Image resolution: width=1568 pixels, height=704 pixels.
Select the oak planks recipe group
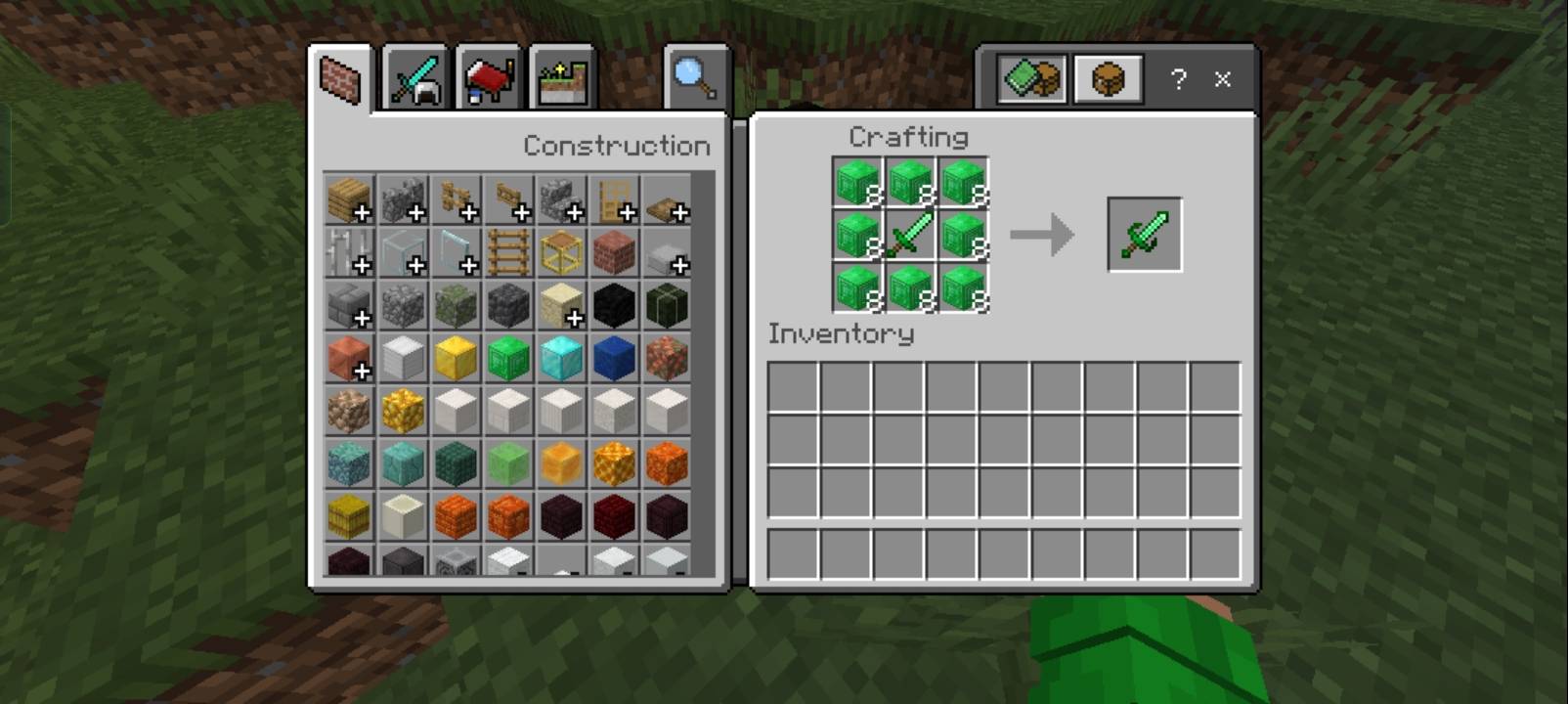[x=349, y=199]
